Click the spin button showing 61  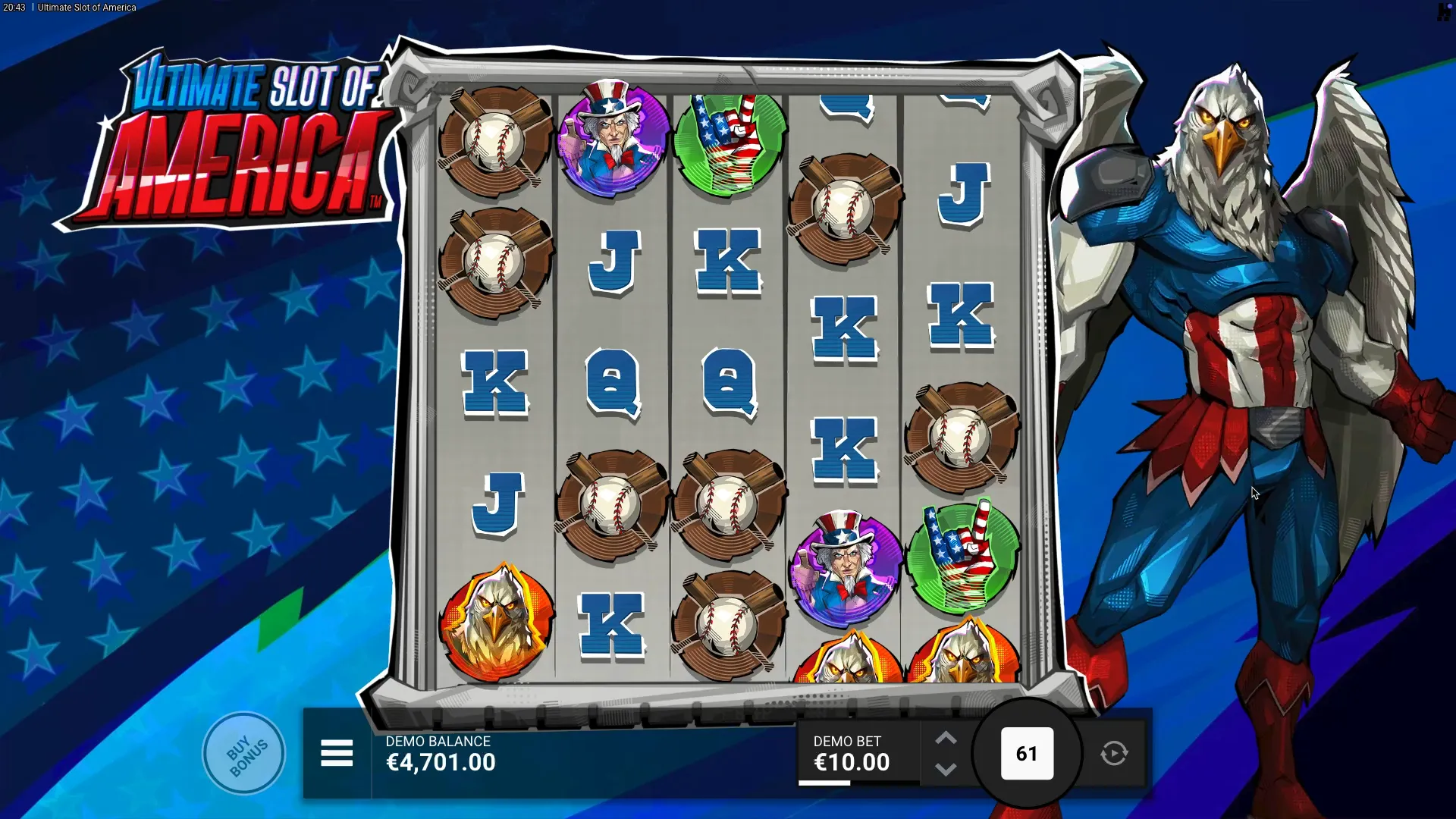[x=1027, y=754]
